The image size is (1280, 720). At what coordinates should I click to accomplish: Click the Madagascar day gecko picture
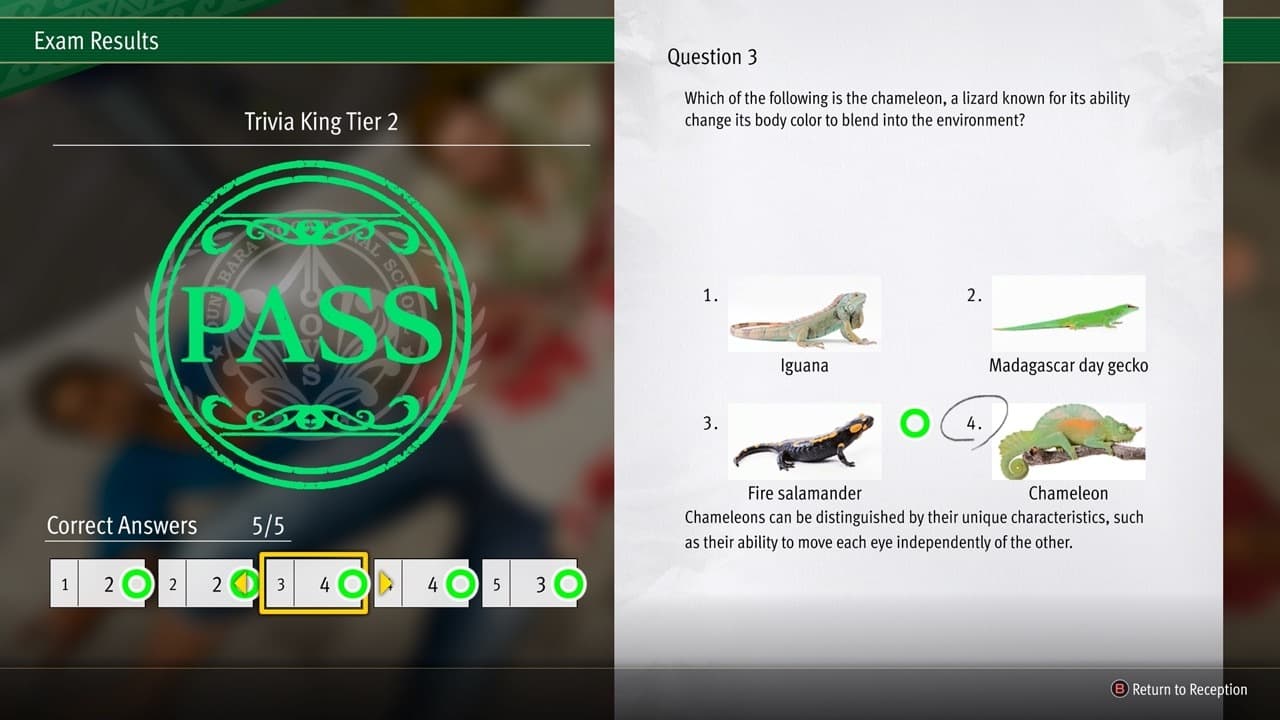[x=1068, y=313]
